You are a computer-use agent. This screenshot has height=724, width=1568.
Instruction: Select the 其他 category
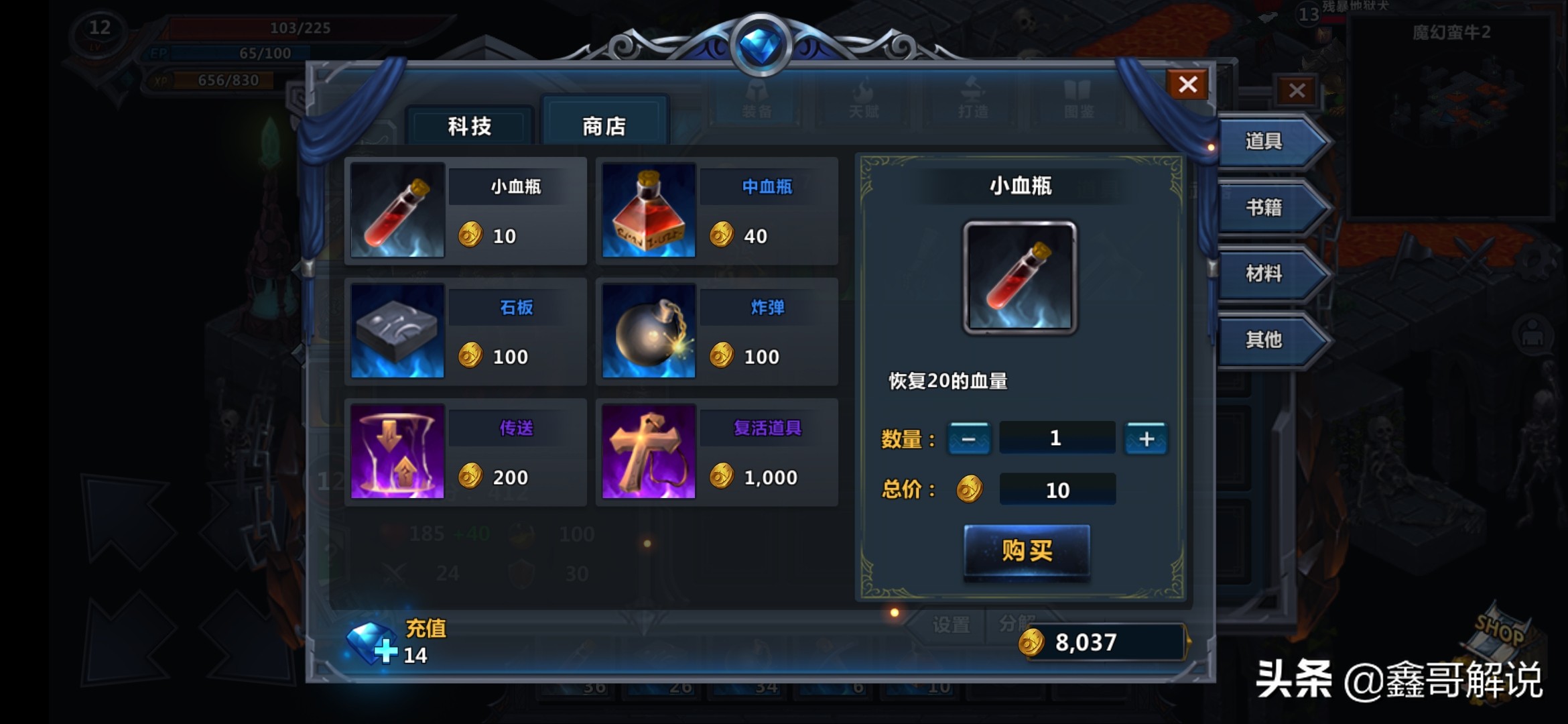click(1266, 340)
